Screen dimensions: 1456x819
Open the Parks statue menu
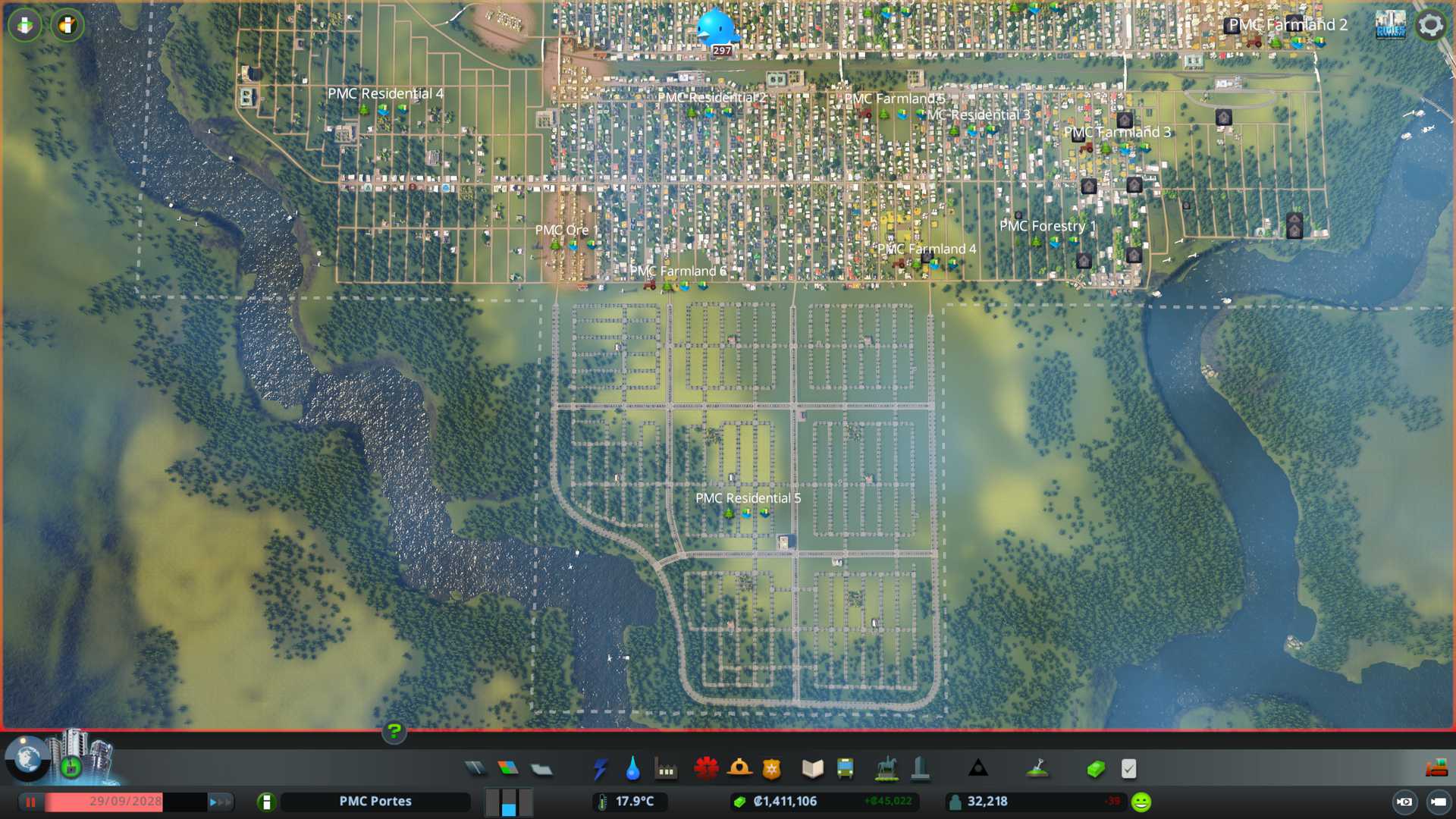(x=886, y=769)
